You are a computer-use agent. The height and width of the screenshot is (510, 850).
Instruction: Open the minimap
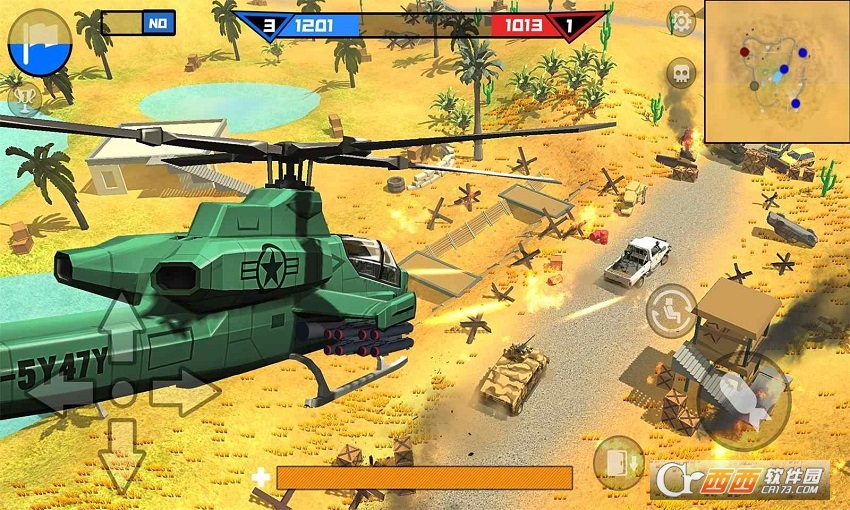776,71
